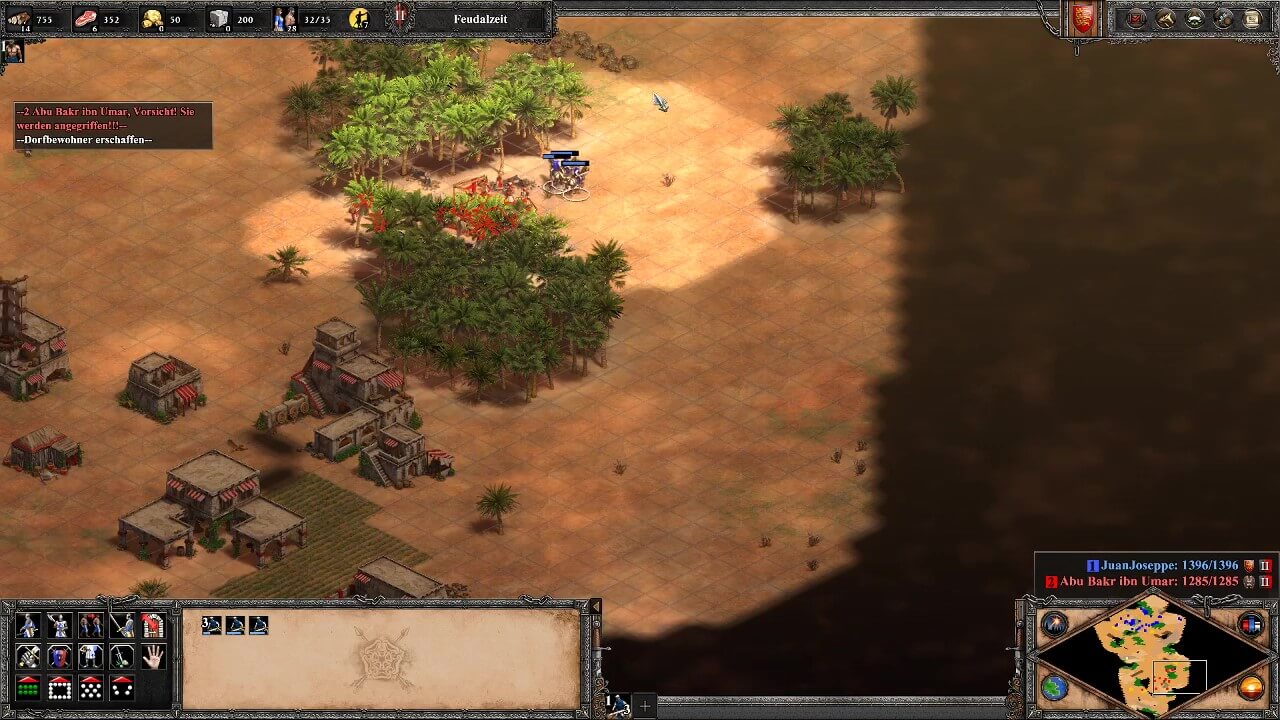The image size is (1280, 720).
Task: Click the idle villager button on resource bar
Action: coord(357,18)
